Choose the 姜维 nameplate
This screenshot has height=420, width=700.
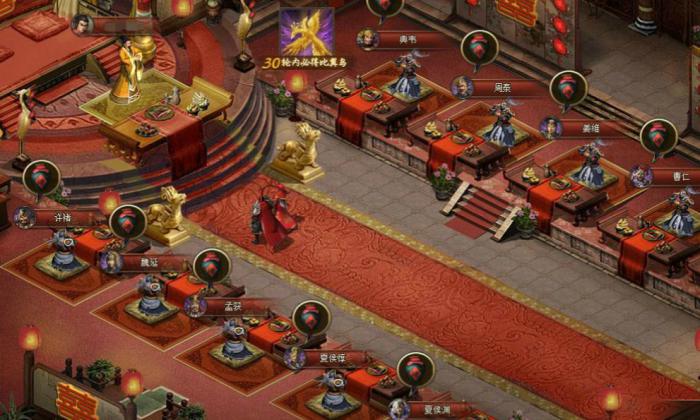(x=588, y=127)
